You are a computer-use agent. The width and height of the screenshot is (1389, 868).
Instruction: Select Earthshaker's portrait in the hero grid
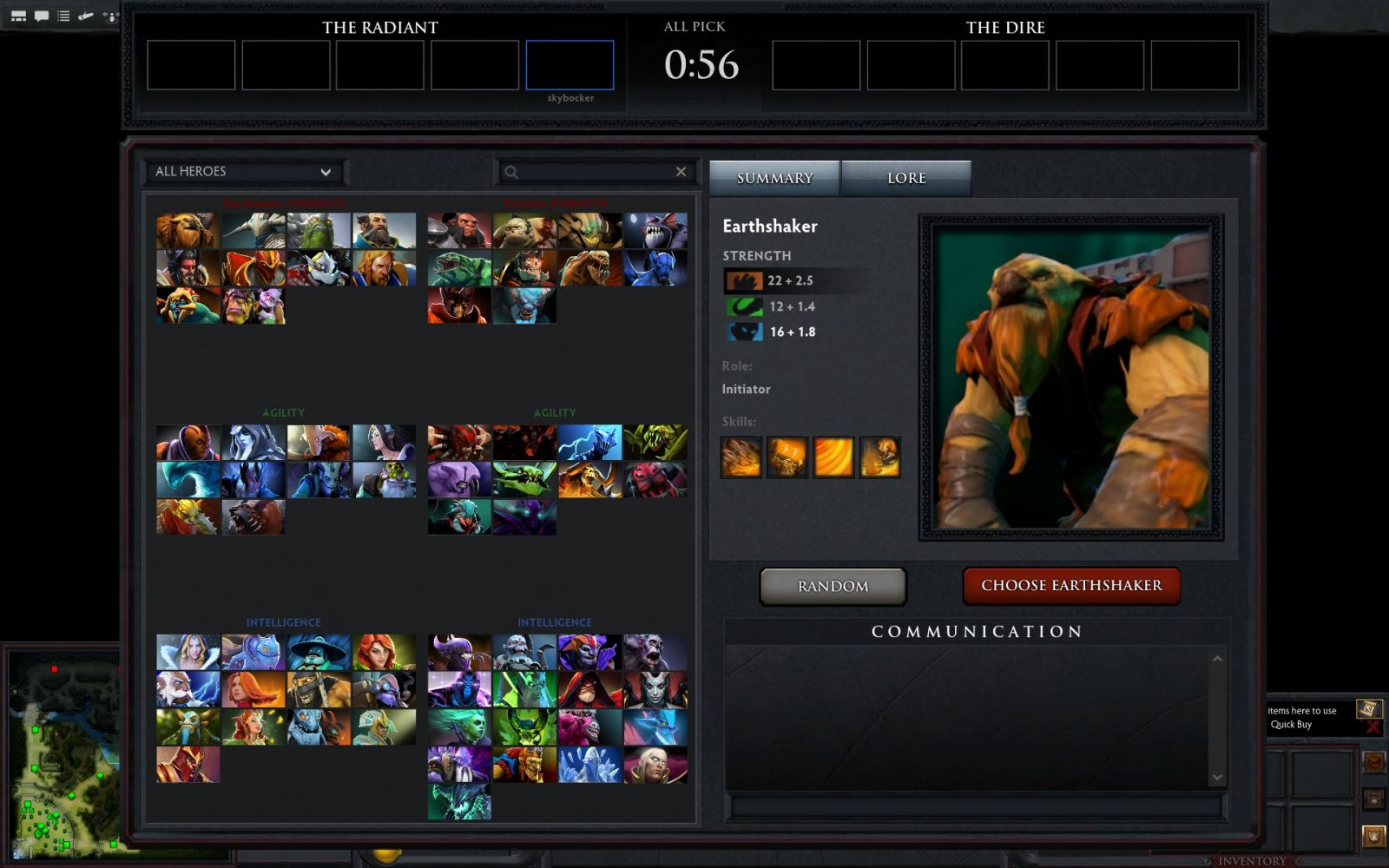(x=188, y=231)
